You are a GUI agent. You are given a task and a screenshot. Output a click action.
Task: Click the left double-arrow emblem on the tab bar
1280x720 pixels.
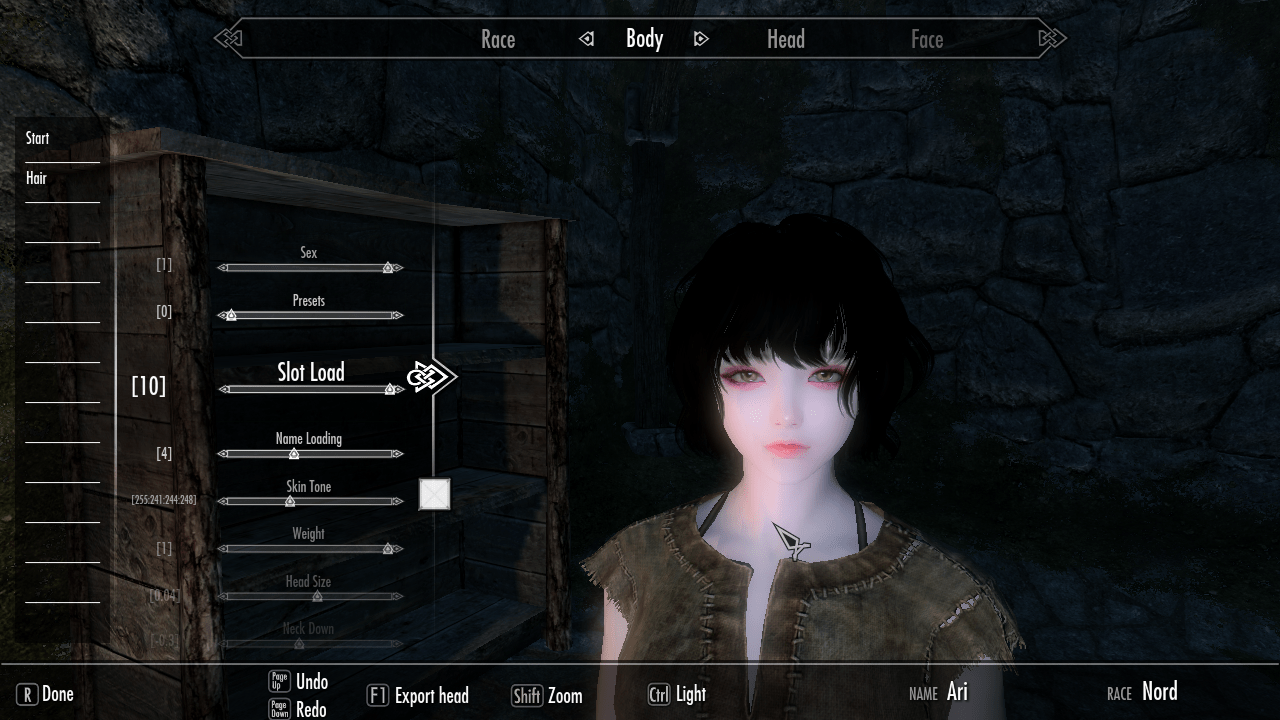click(x=230, y=38)
